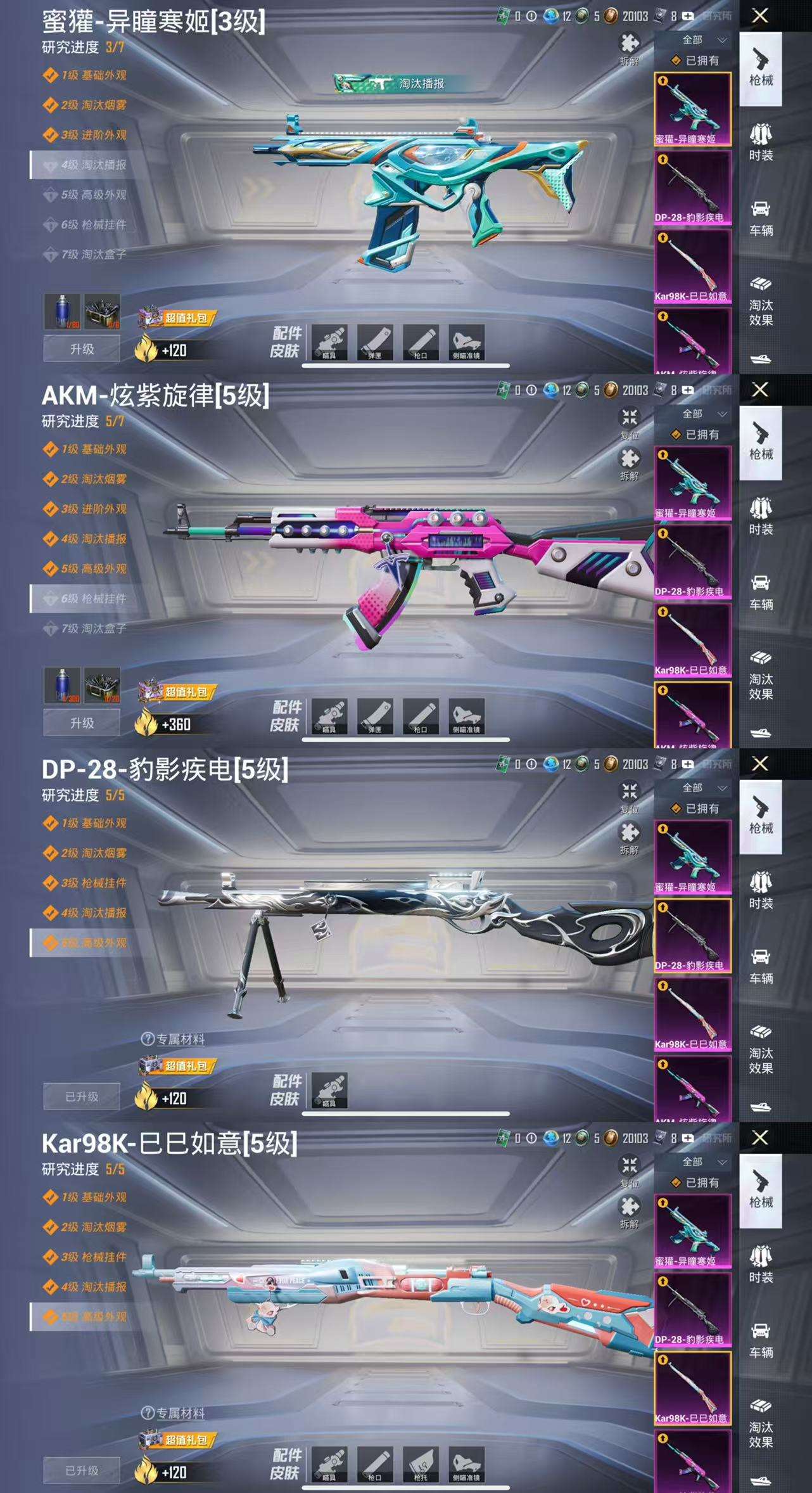The width and height of the screenshot is (812, 1493).
Task: Open 车辆 category on the 蜜獾-异瞳寒姬 screen
Action: point(761,218)
